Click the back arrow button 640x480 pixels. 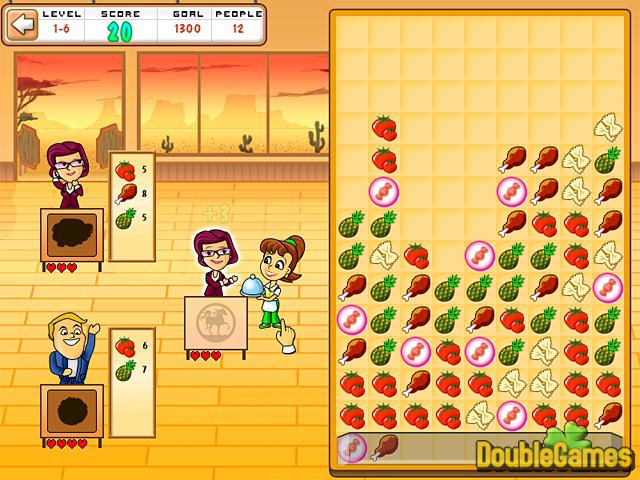pyautogui.click(x=21, y=26)
